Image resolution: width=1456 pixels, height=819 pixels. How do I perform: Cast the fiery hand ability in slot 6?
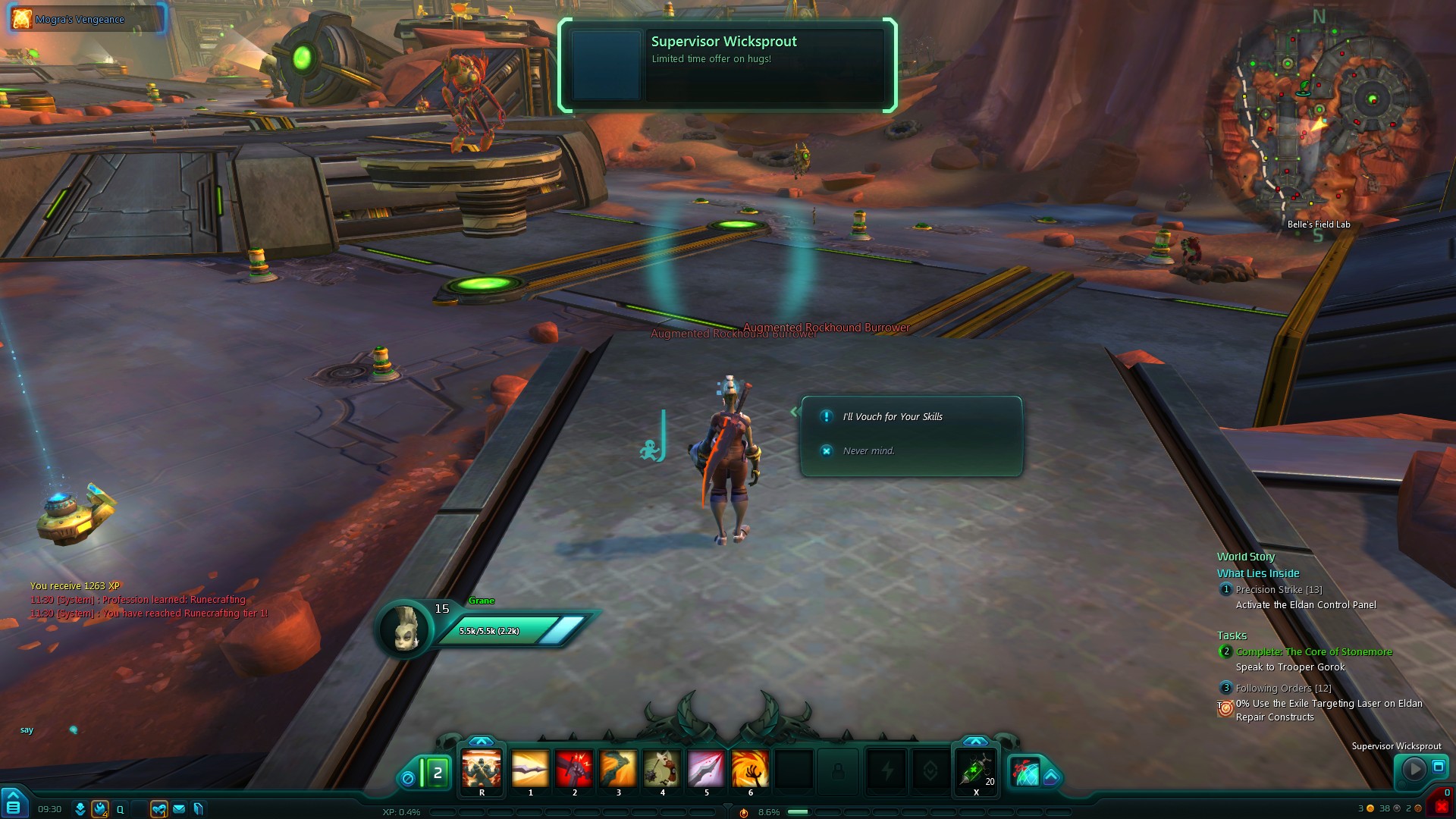750,770
